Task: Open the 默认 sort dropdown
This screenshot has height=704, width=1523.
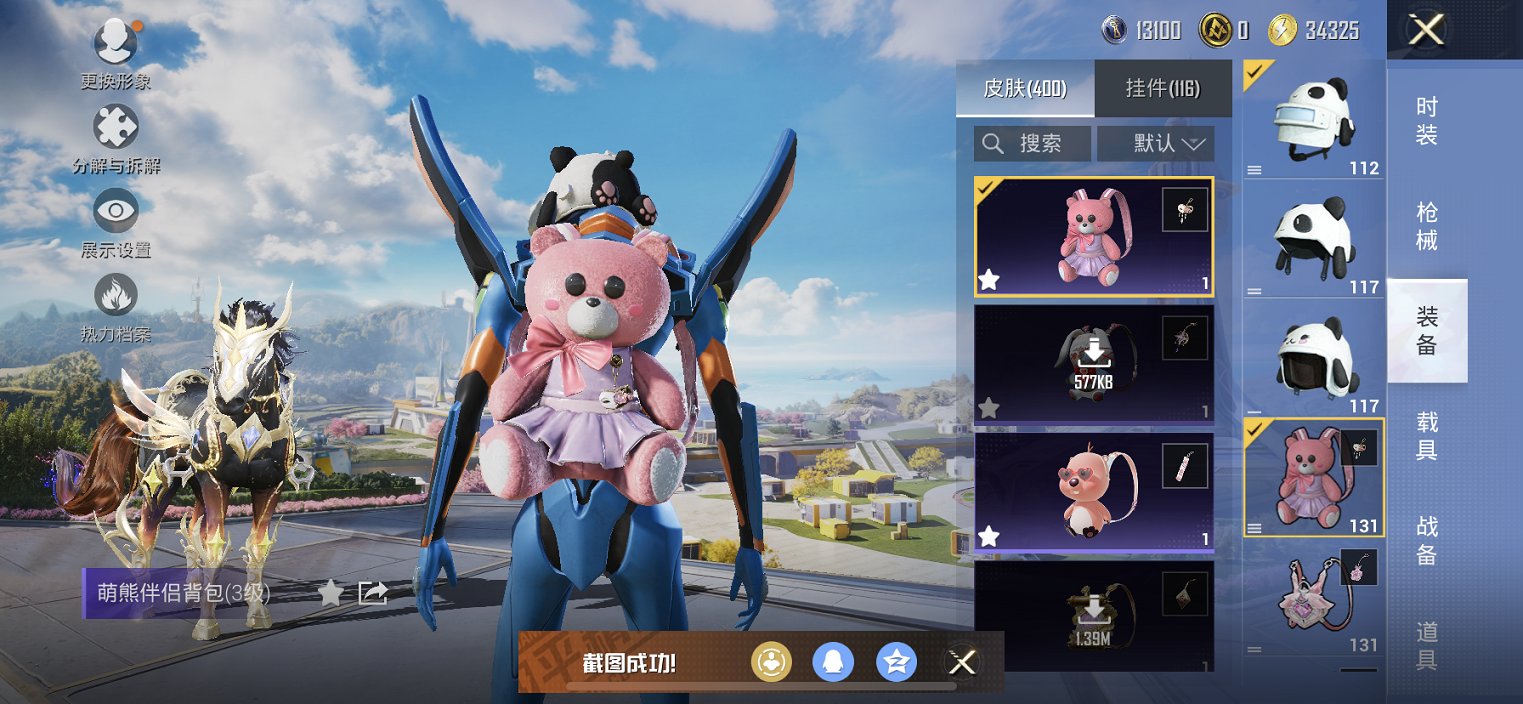Action: pos(1155,144)
